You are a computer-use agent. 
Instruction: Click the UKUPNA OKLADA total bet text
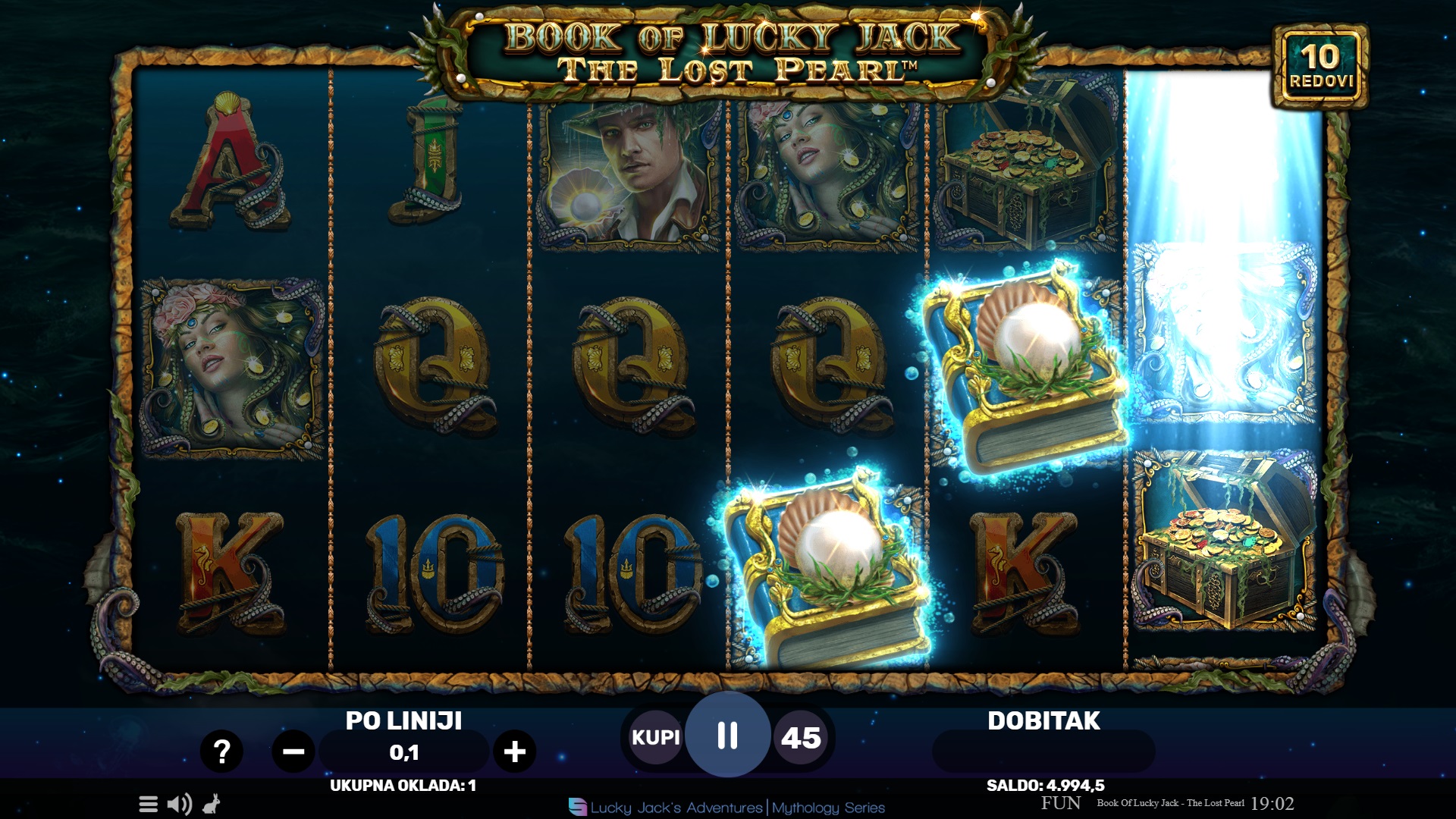tap(402, 786)
